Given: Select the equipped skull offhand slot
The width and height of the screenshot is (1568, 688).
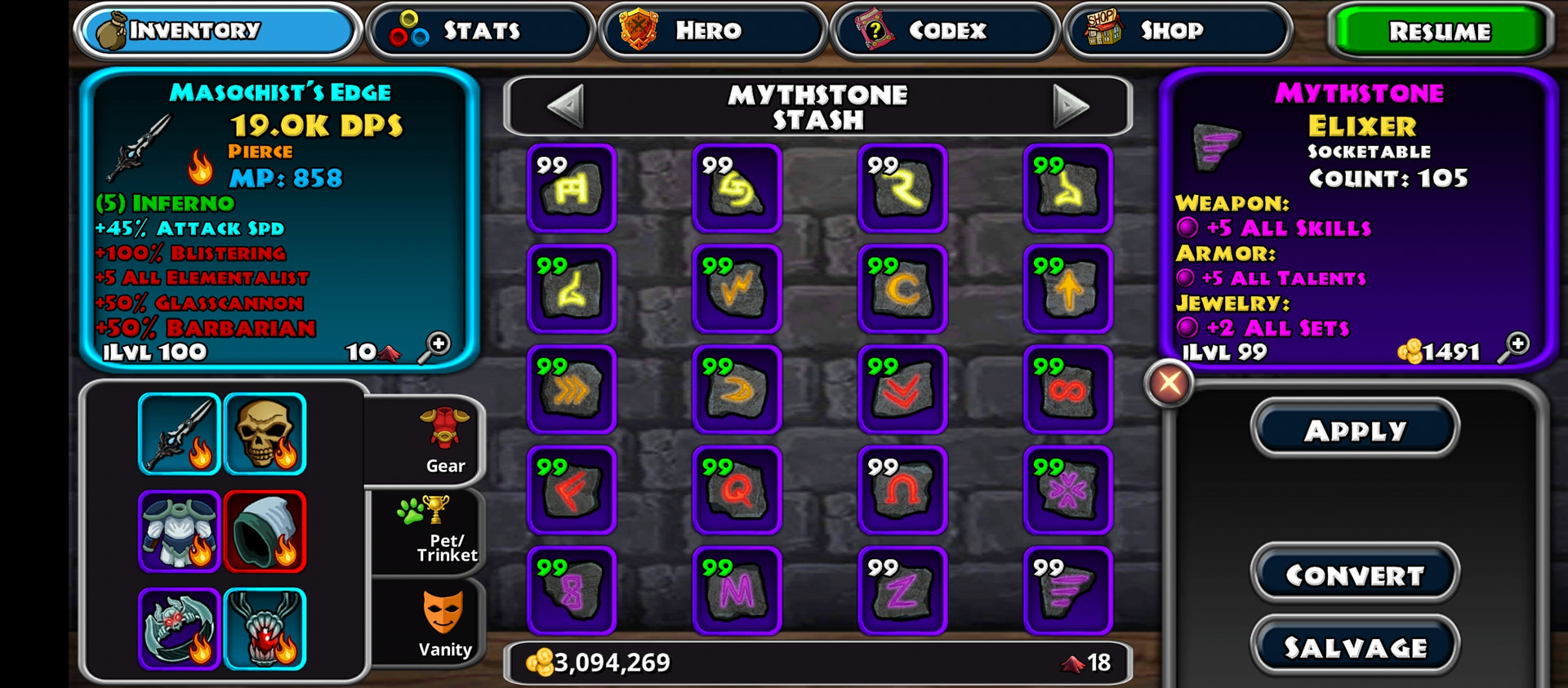Looking at the screenshot, I should (265, 433).
